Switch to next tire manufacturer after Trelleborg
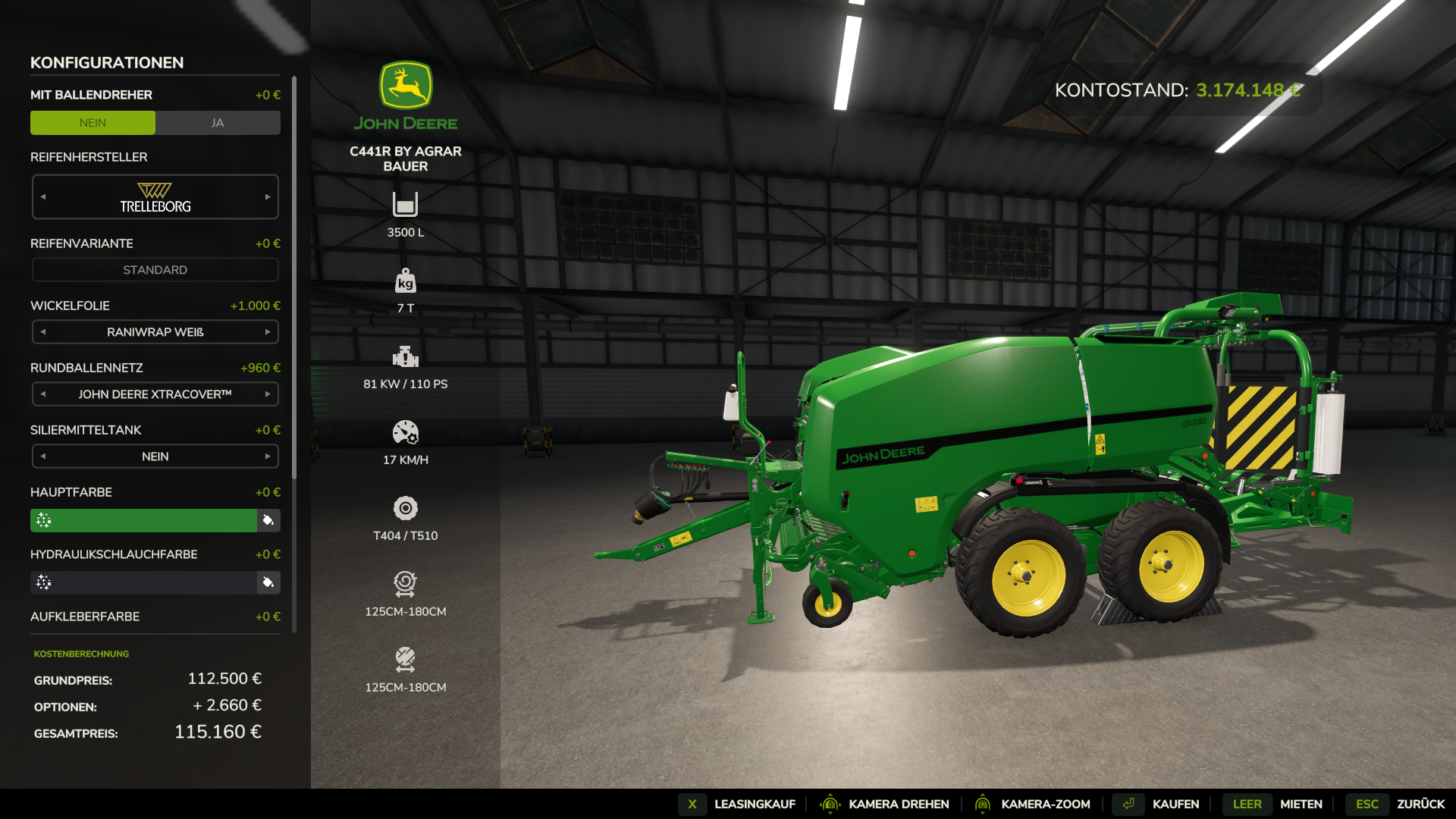The image size is (1456, 819). click(268, 197)
